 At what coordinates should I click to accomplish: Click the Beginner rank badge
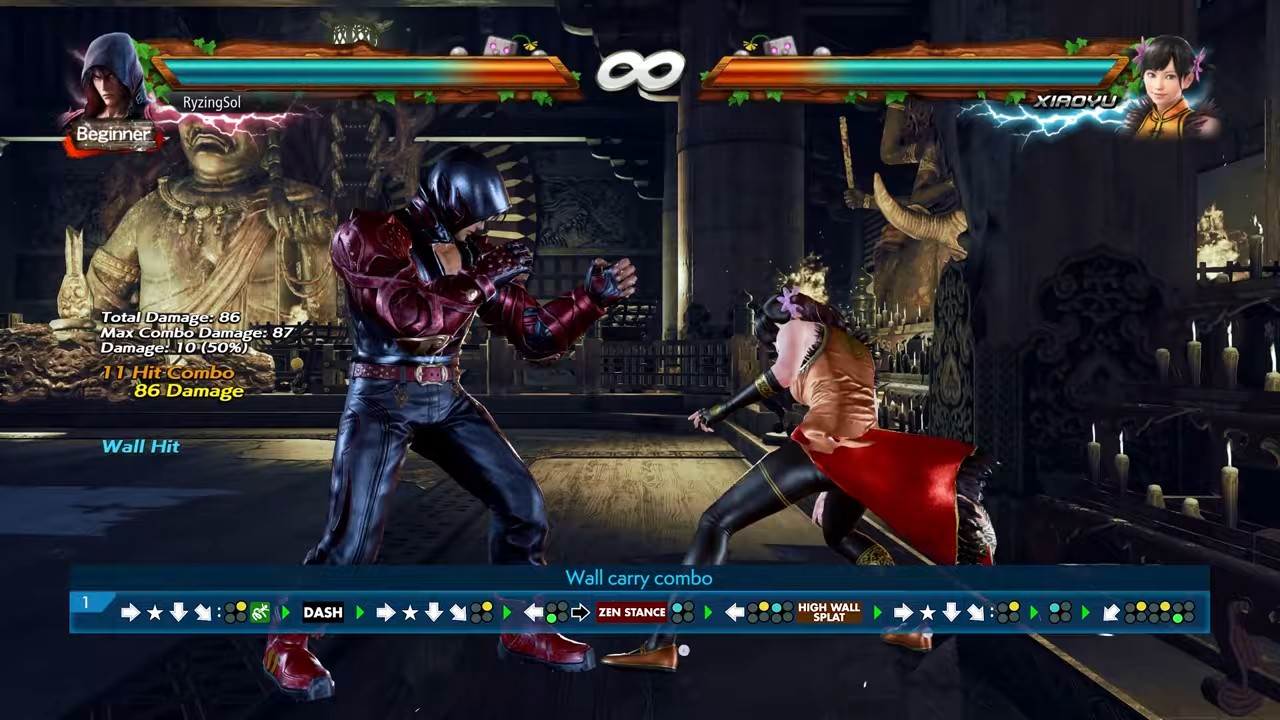113,134
